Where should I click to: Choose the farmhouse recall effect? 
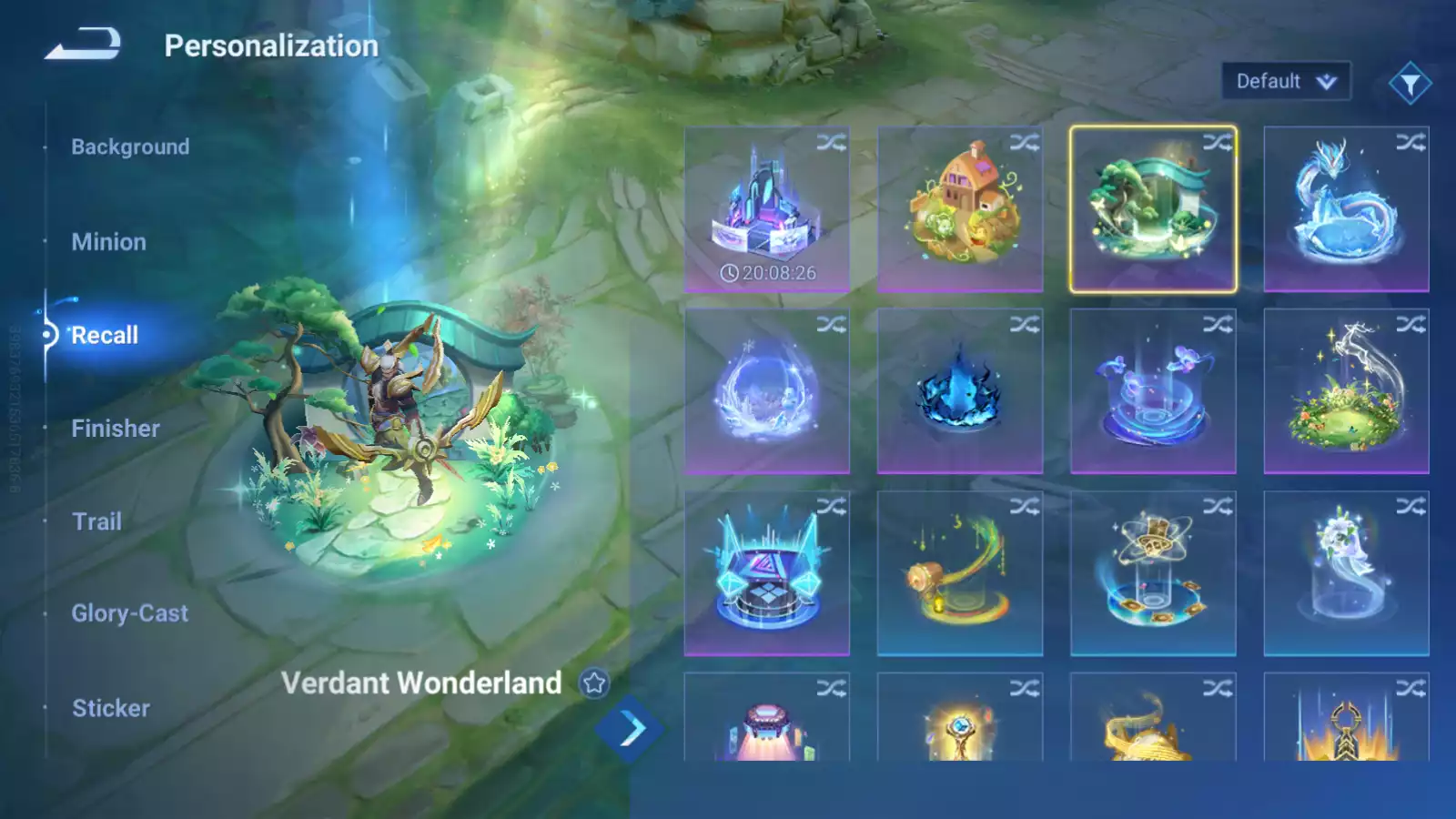[960, 209]
